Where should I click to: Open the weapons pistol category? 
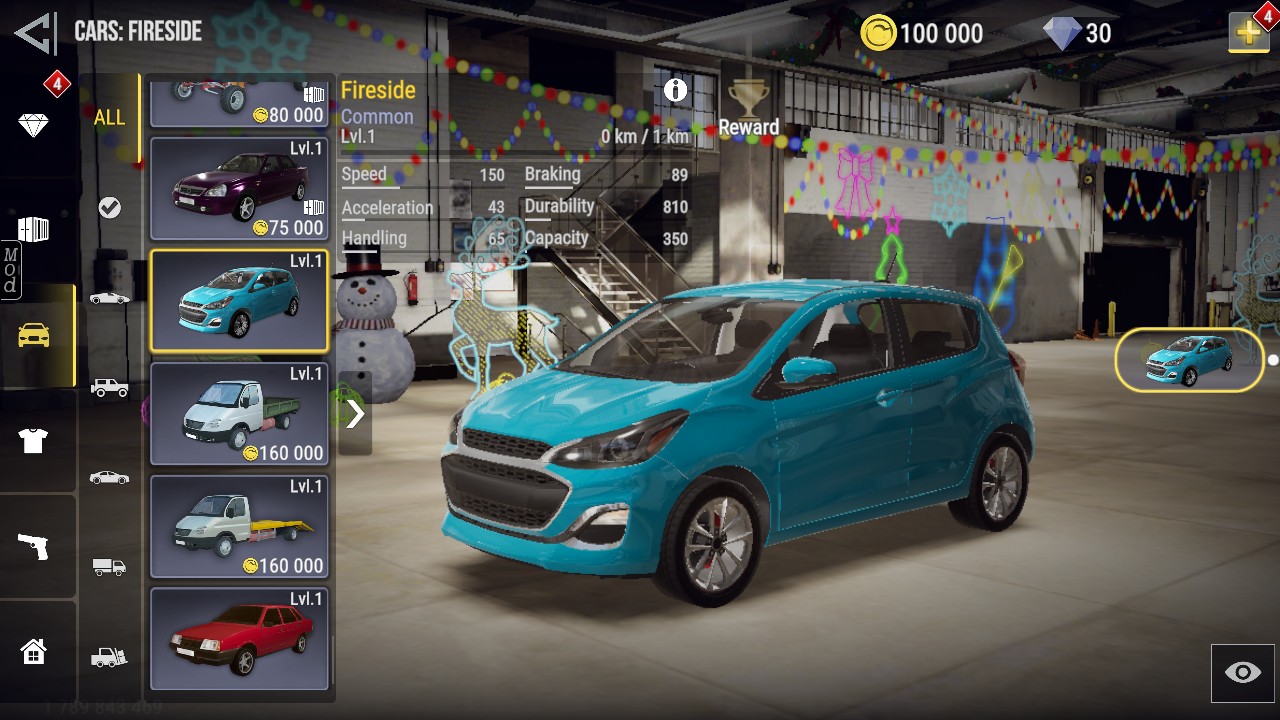coord(33,546)
